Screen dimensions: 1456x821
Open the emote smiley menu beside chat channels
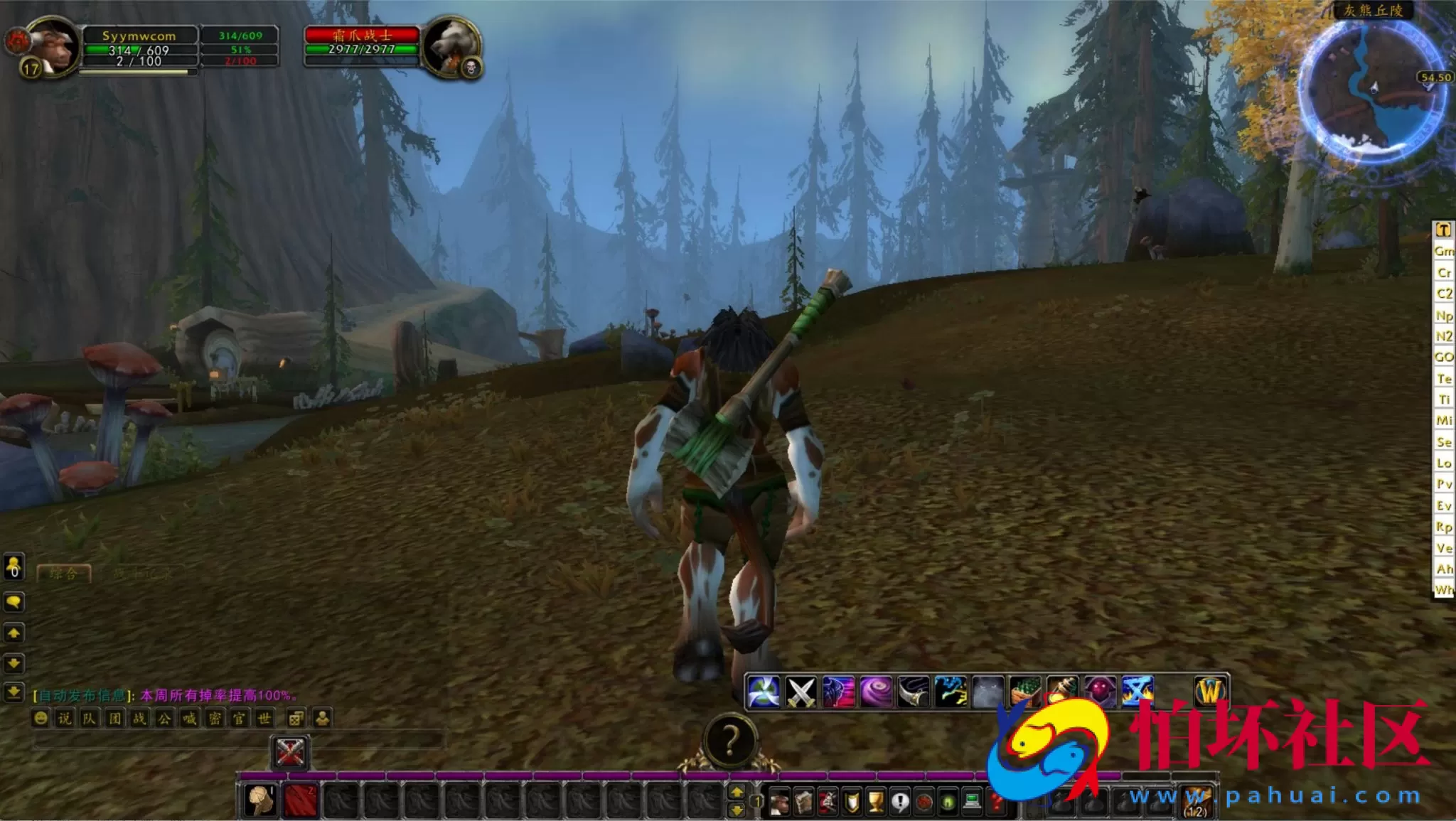tap(41, 719)
